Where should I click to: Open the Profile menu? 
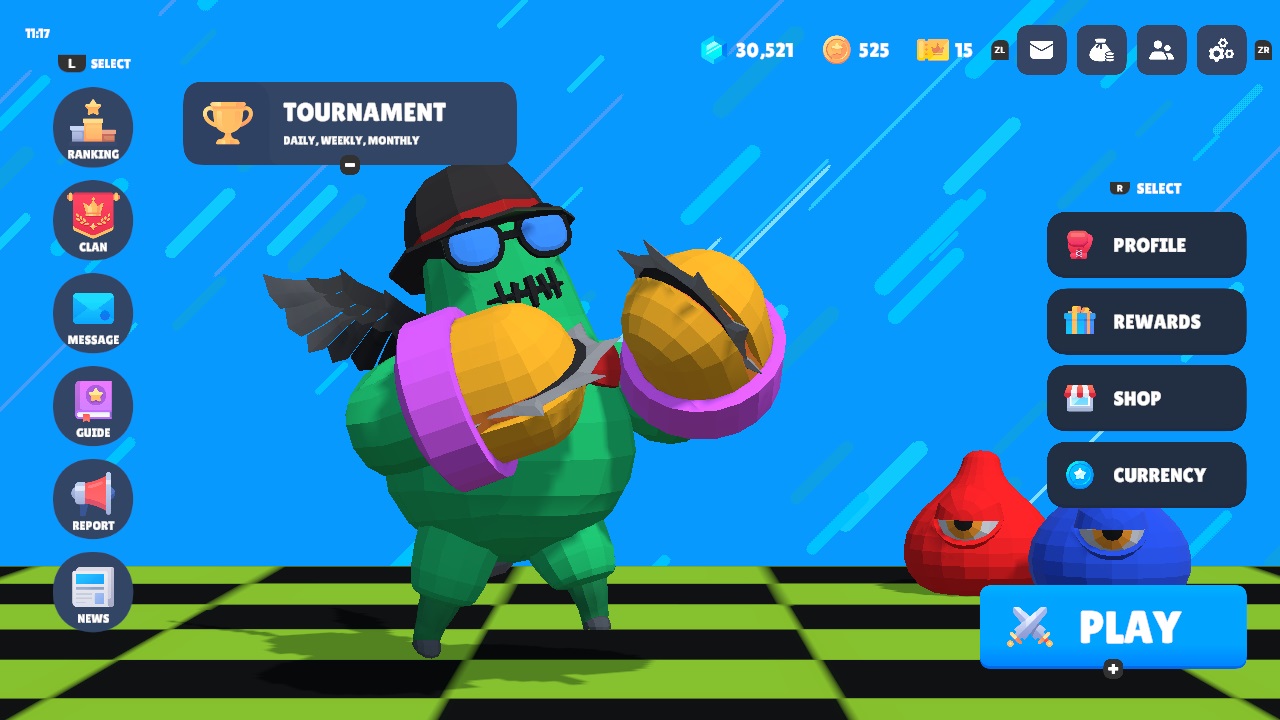1146,245
